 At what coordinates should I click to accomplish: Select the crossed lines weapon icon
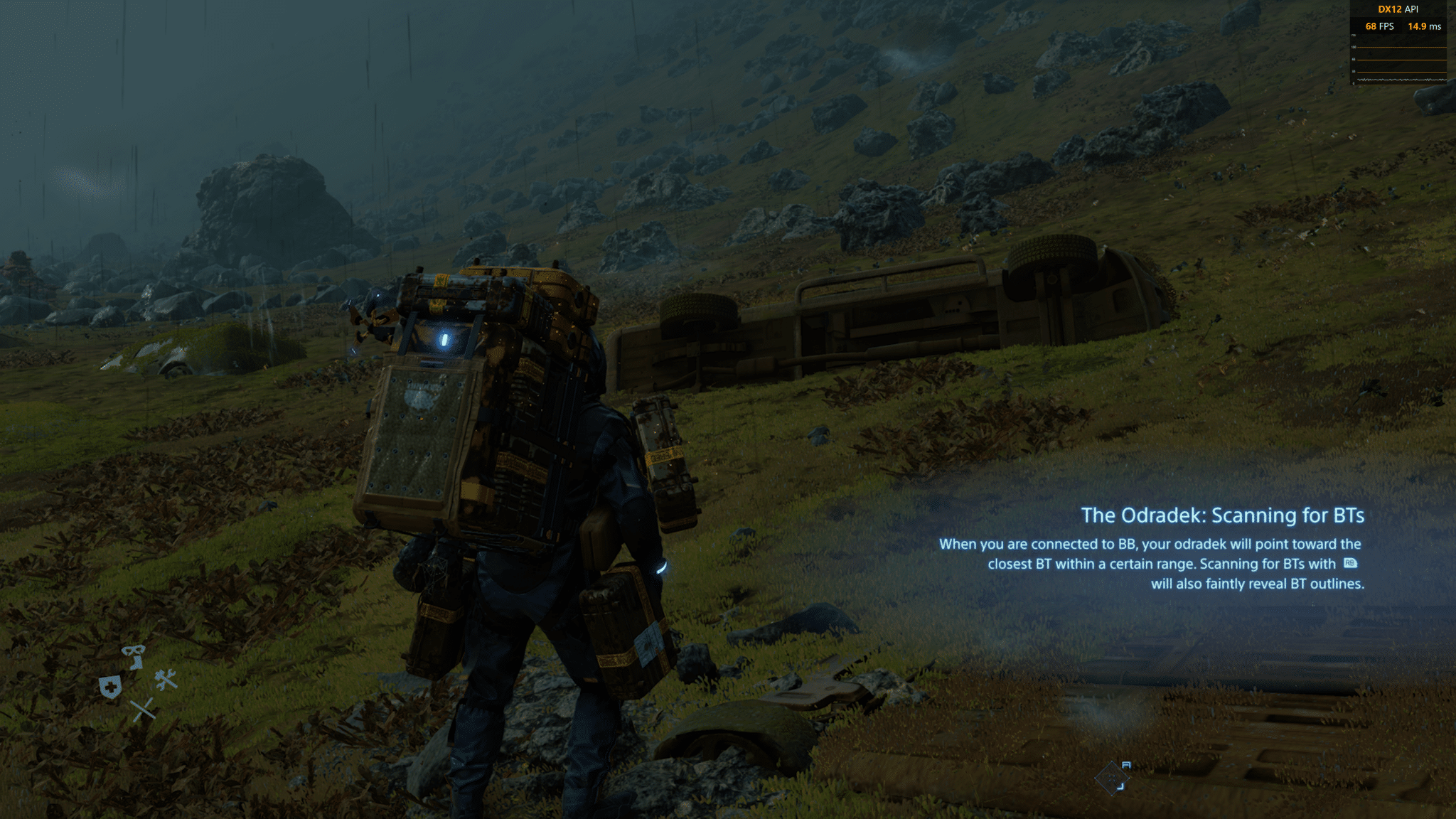point(143,710)
